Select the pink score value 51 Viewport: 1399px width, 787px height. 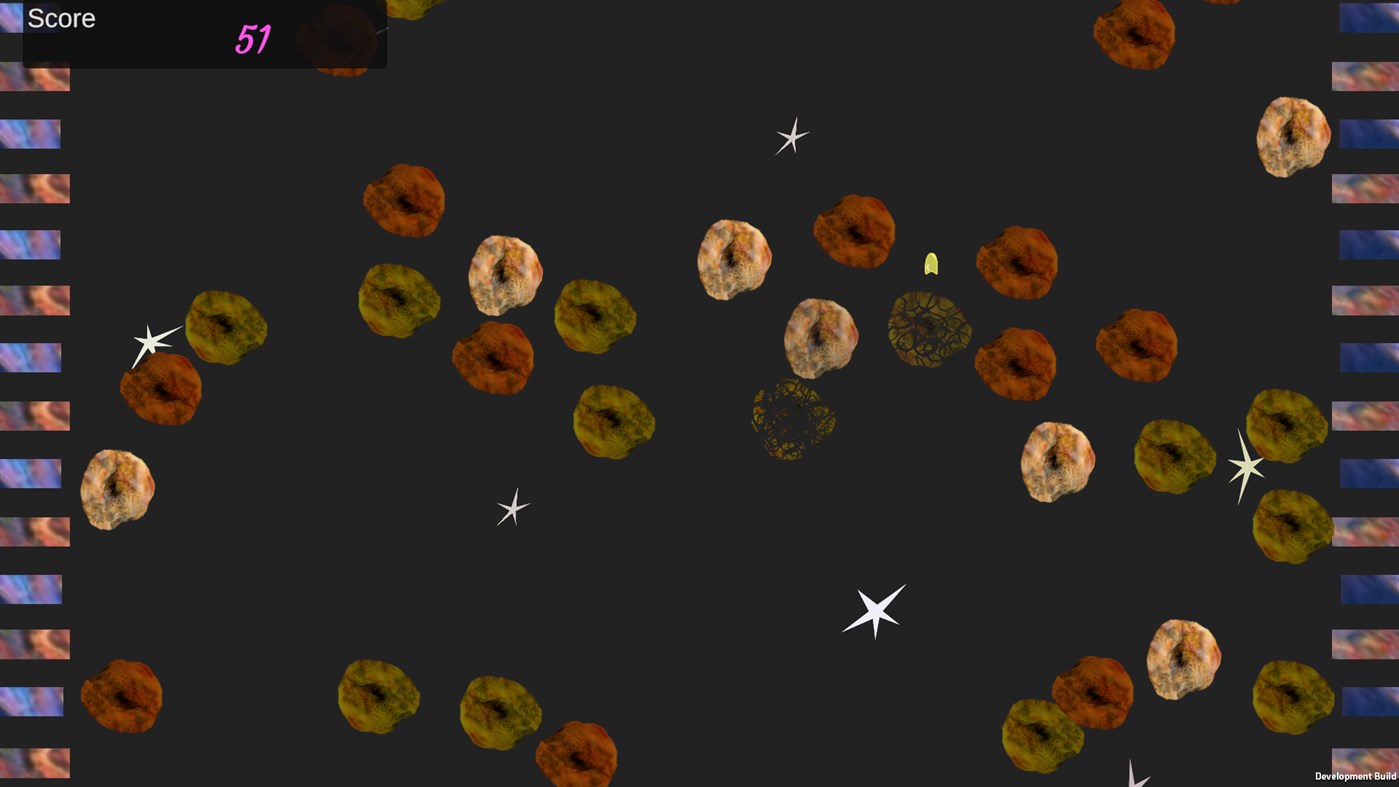coord(256,40)
